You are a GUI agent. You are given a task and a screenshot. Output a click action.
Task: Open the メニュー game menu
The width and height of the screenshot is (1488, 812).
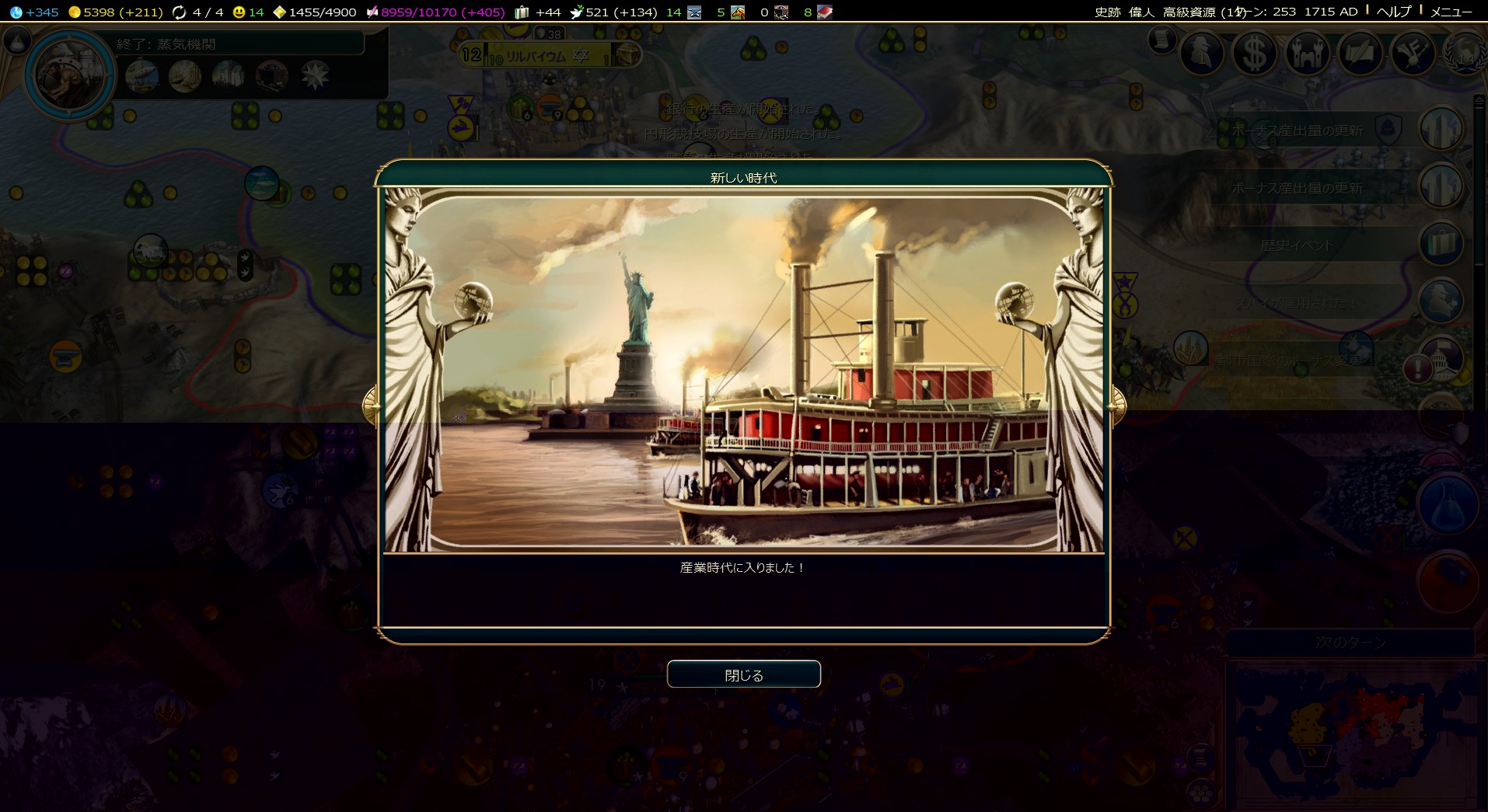1451,12
